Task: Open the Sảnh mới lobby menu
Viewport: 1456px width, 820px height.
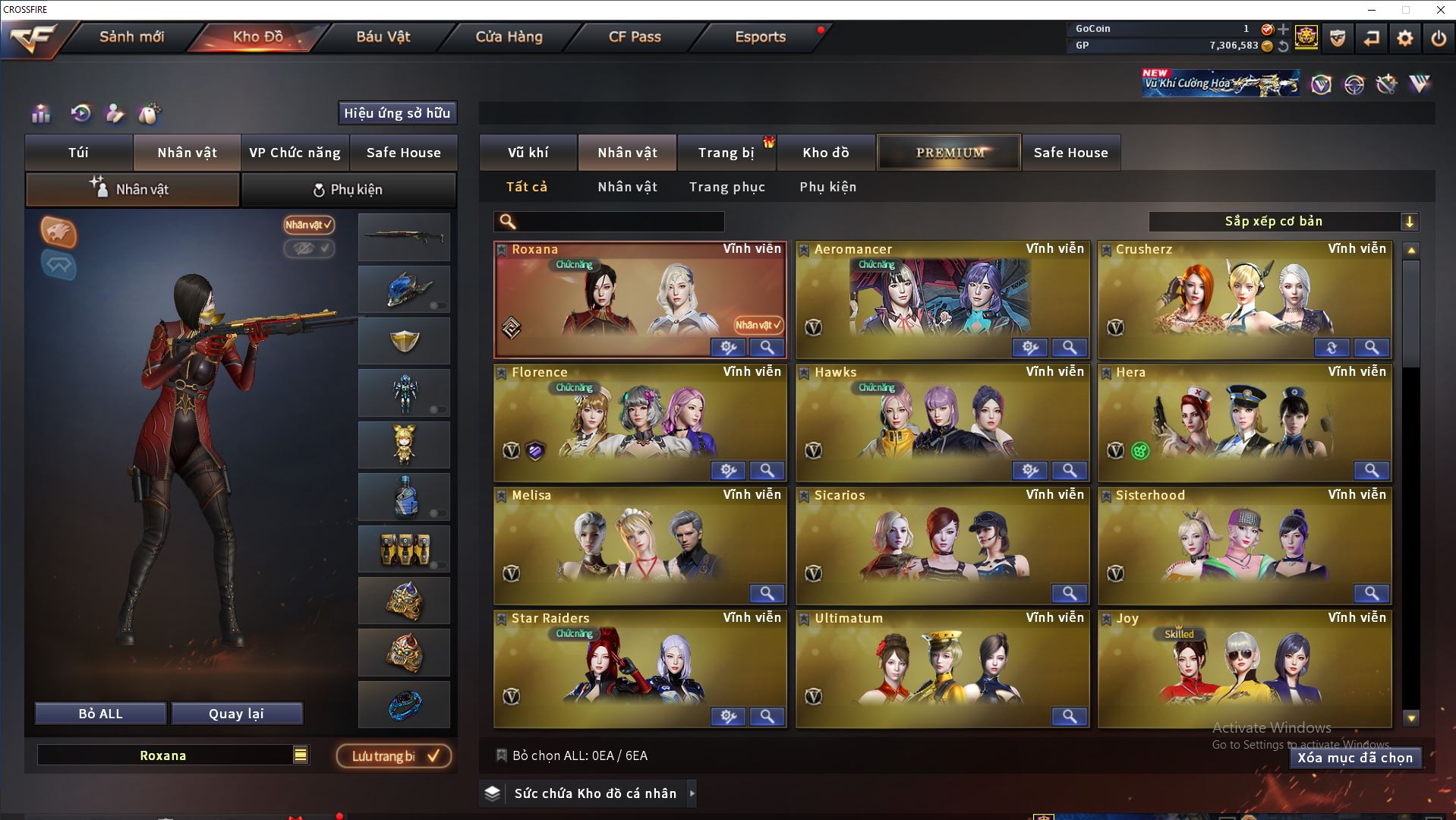Action: (x=131, y=36)
